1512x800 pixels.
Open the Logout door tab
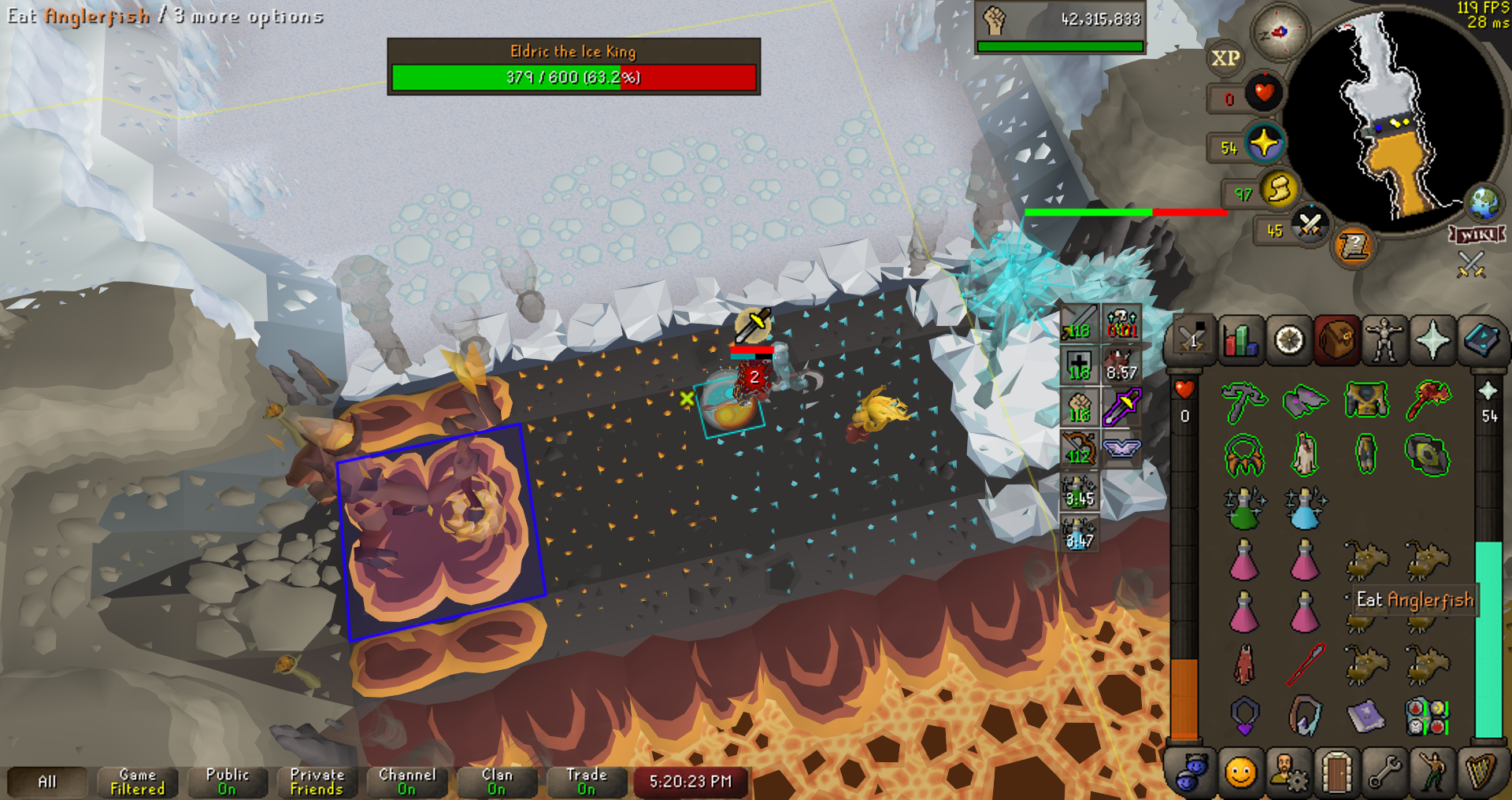coord(1336,772)
